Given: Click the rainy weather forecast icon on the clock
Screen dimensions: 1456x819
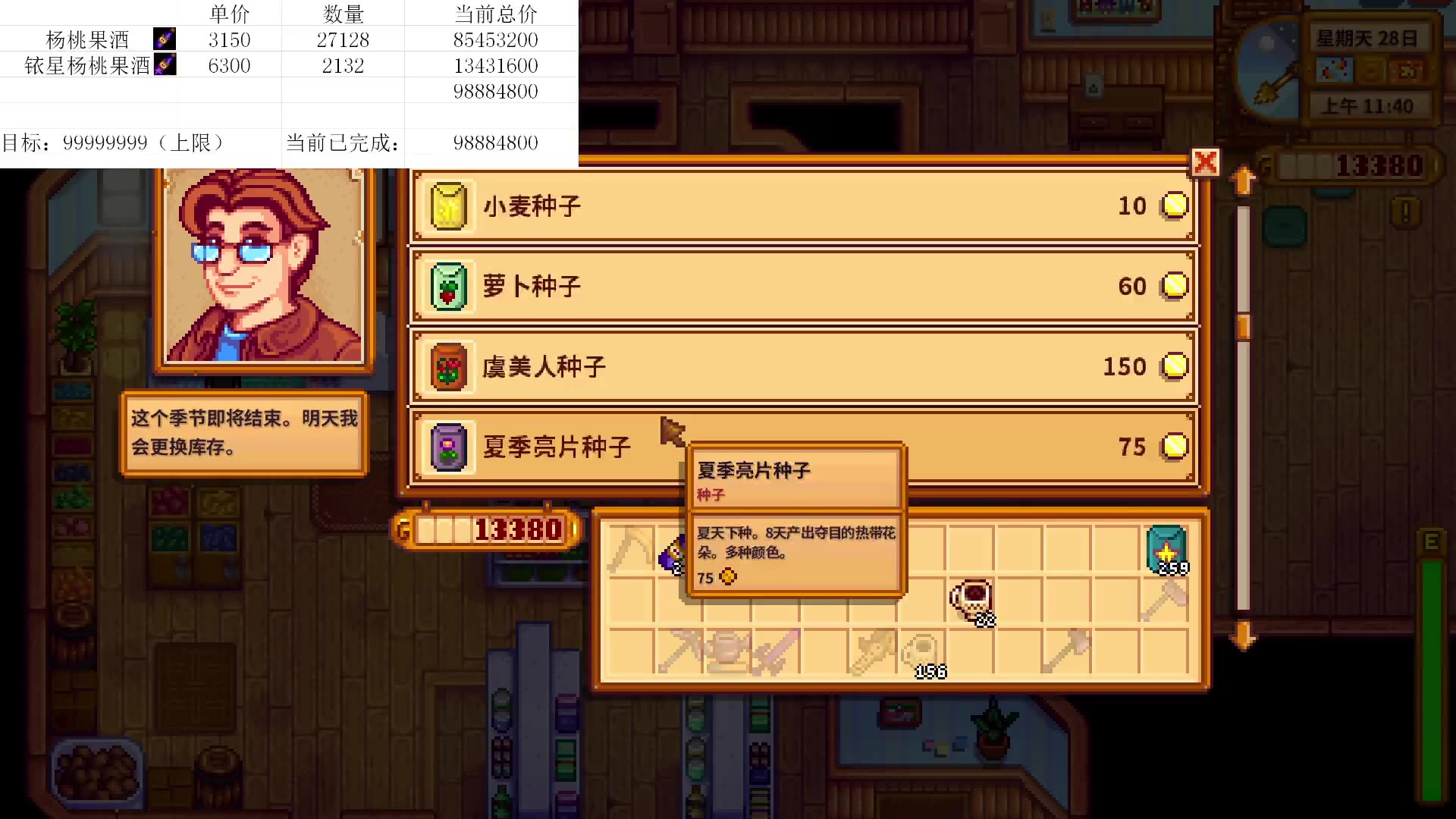Looking at the screenshot, I should point(1335,70).
